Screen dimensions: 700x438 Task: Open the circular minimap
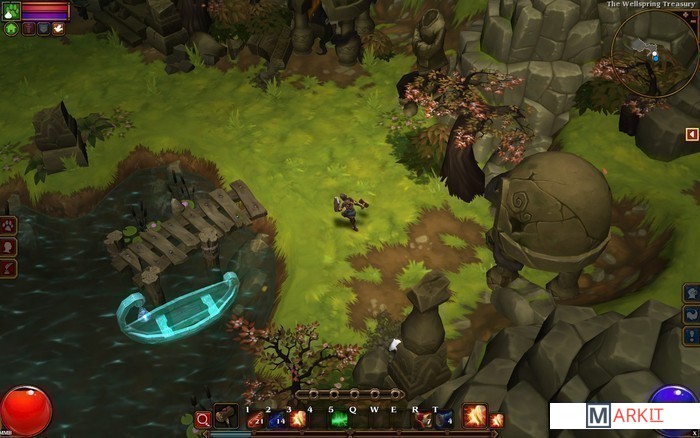(x=652, y=53)
